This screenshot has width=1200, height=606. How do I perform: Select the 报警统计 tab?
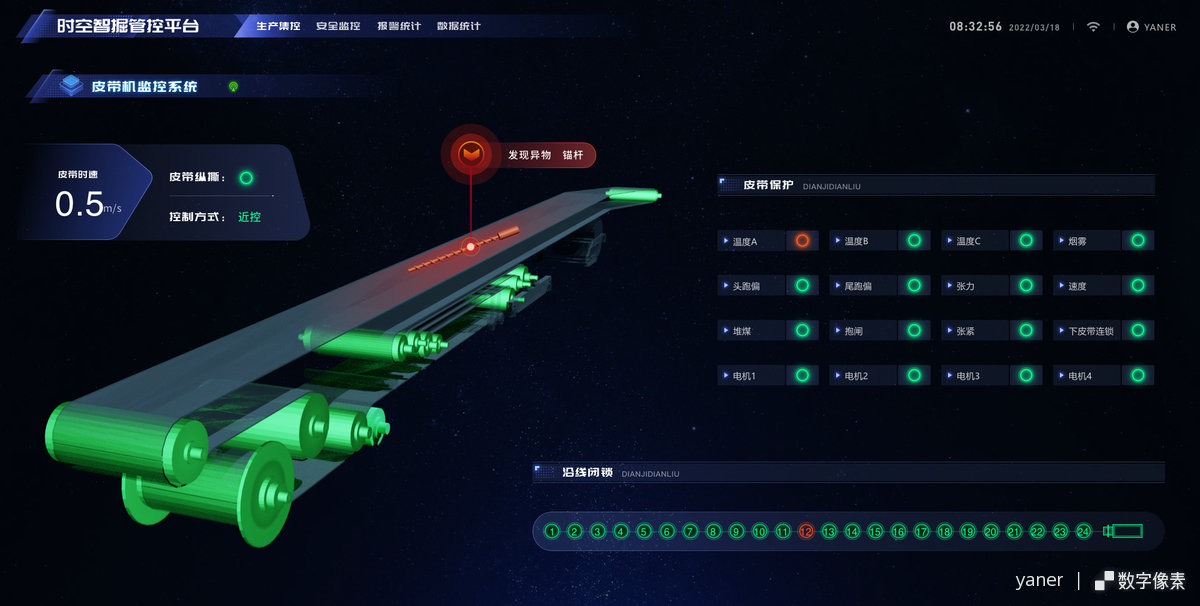399,26
